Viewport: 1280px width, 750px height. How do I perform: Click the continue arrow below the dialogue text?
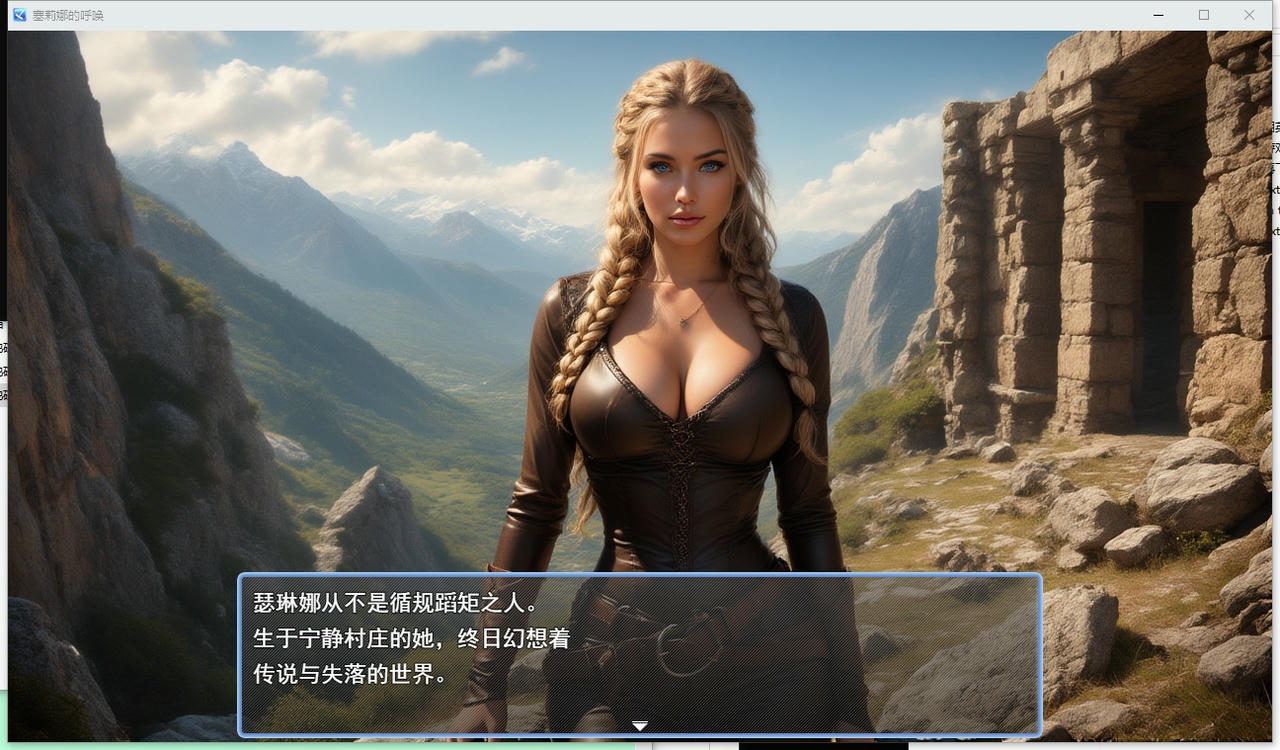pos(639,725)
